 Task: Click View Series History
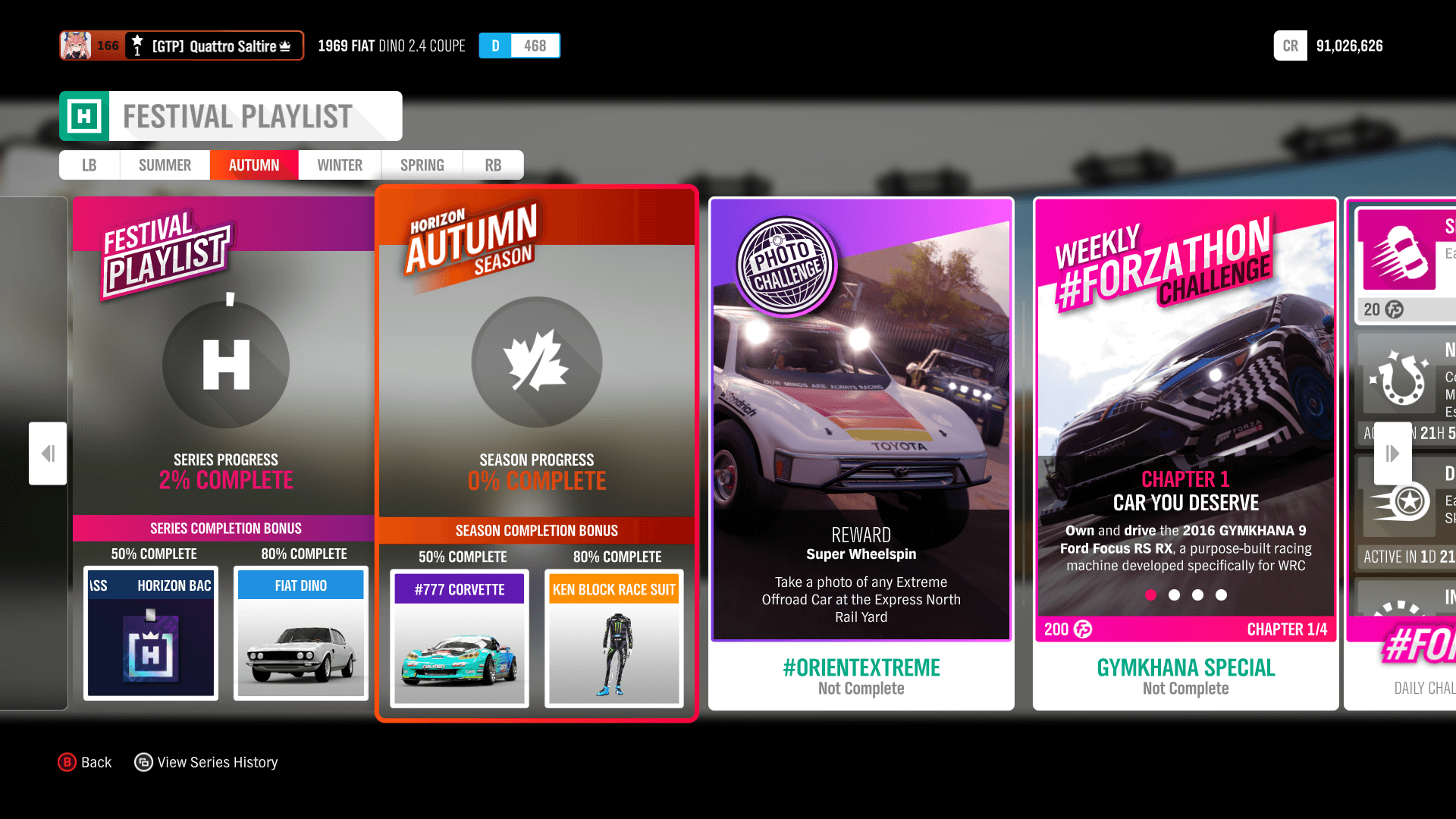click(206, 762)
